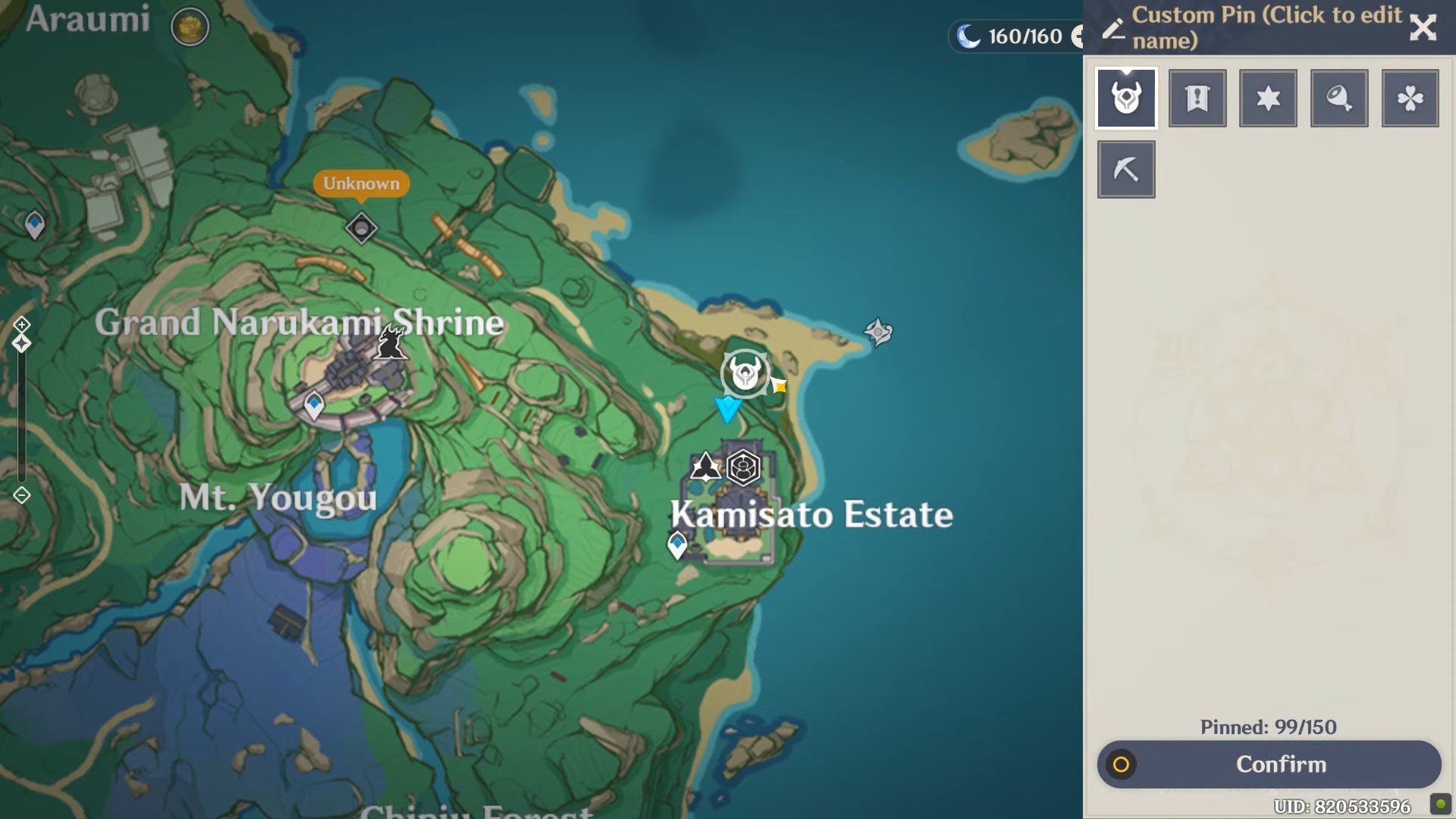Click the Original Resin 160/160 counter

tap(1016, 36)
